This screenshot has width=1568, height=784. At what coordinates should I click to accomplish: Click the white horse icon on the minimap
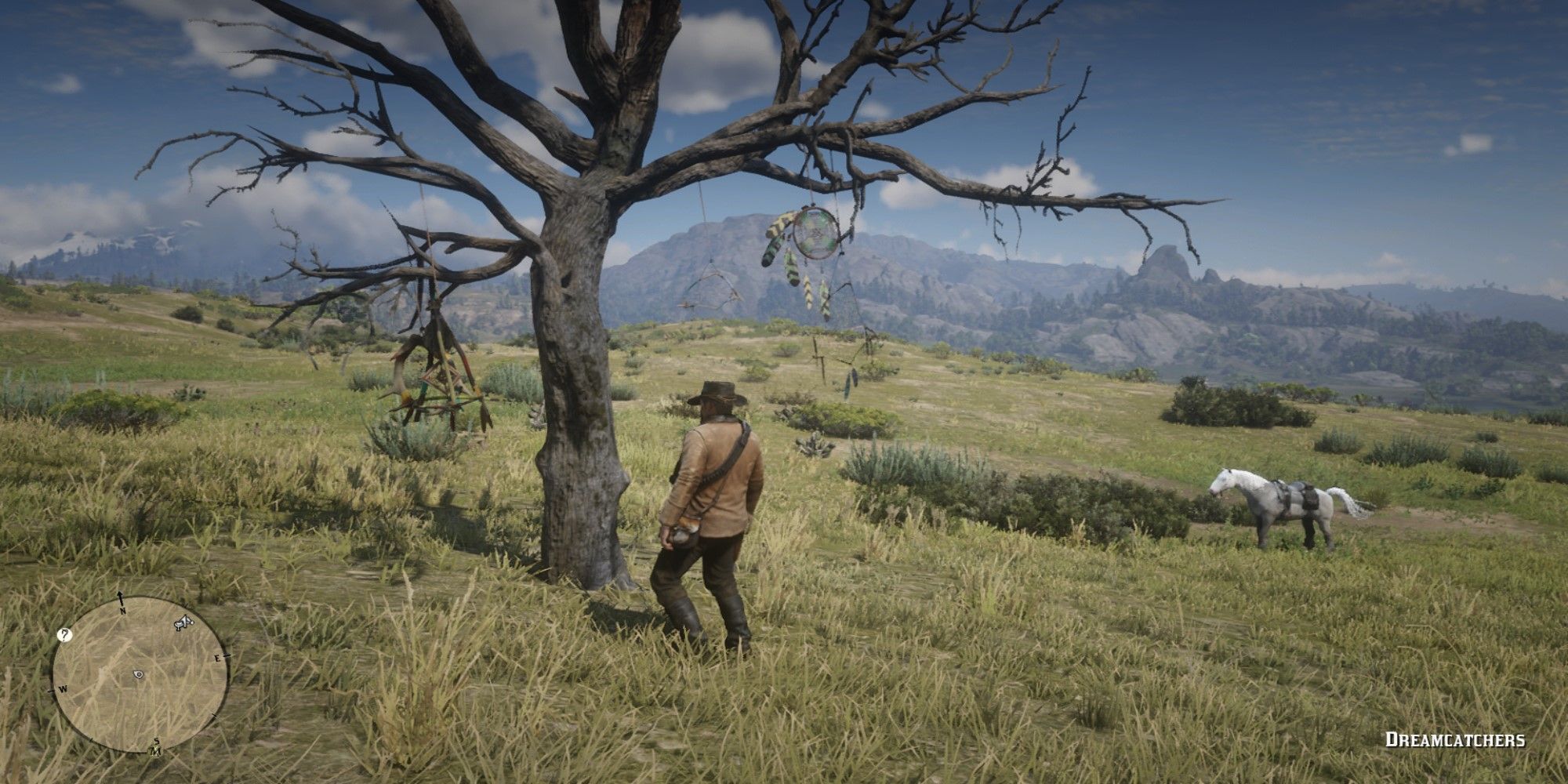pyautogui.click(x=183, y=622)
